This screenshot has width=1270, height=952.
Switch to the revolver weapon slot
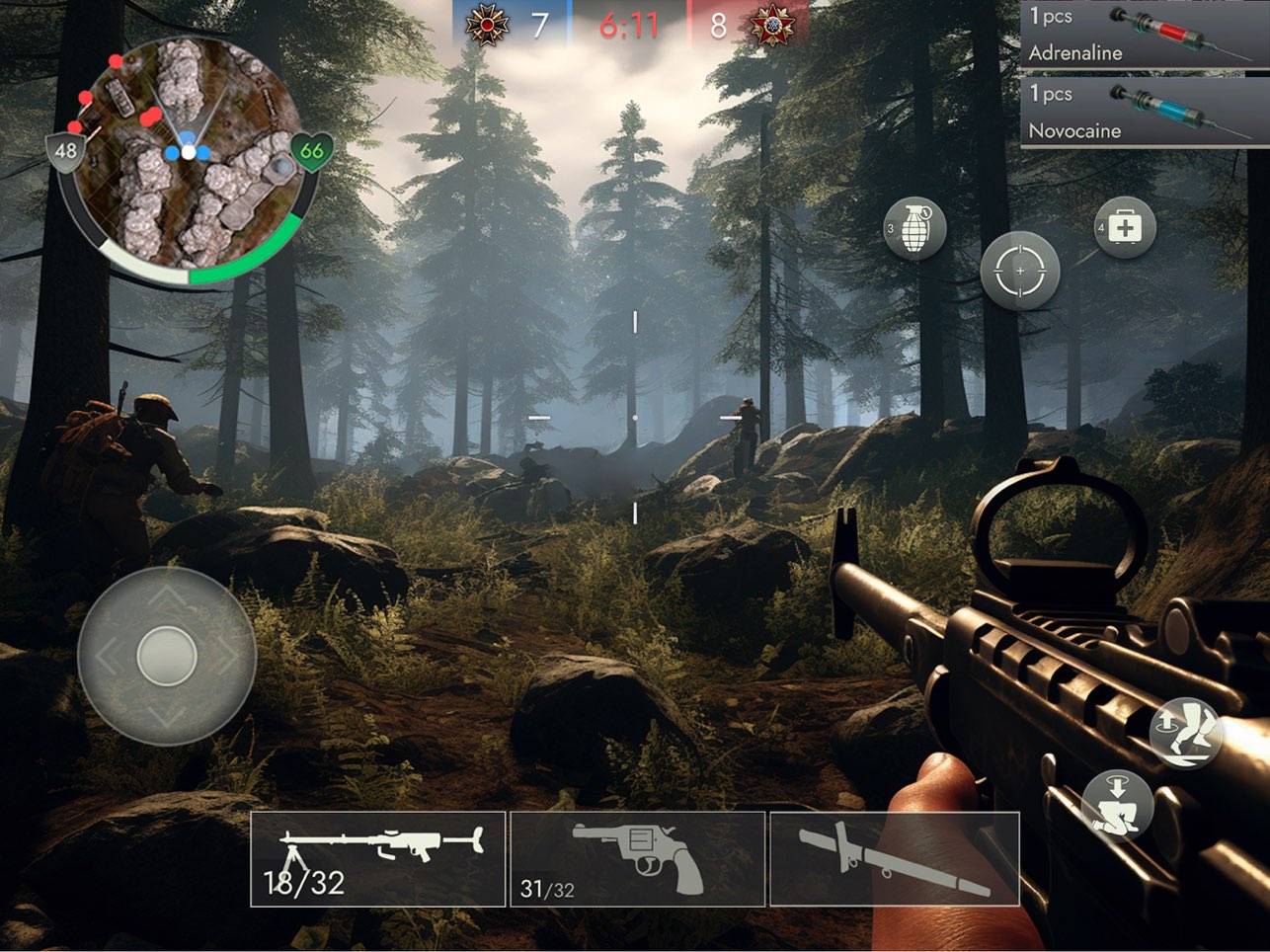pyautogui.click(x=637, y=858)
